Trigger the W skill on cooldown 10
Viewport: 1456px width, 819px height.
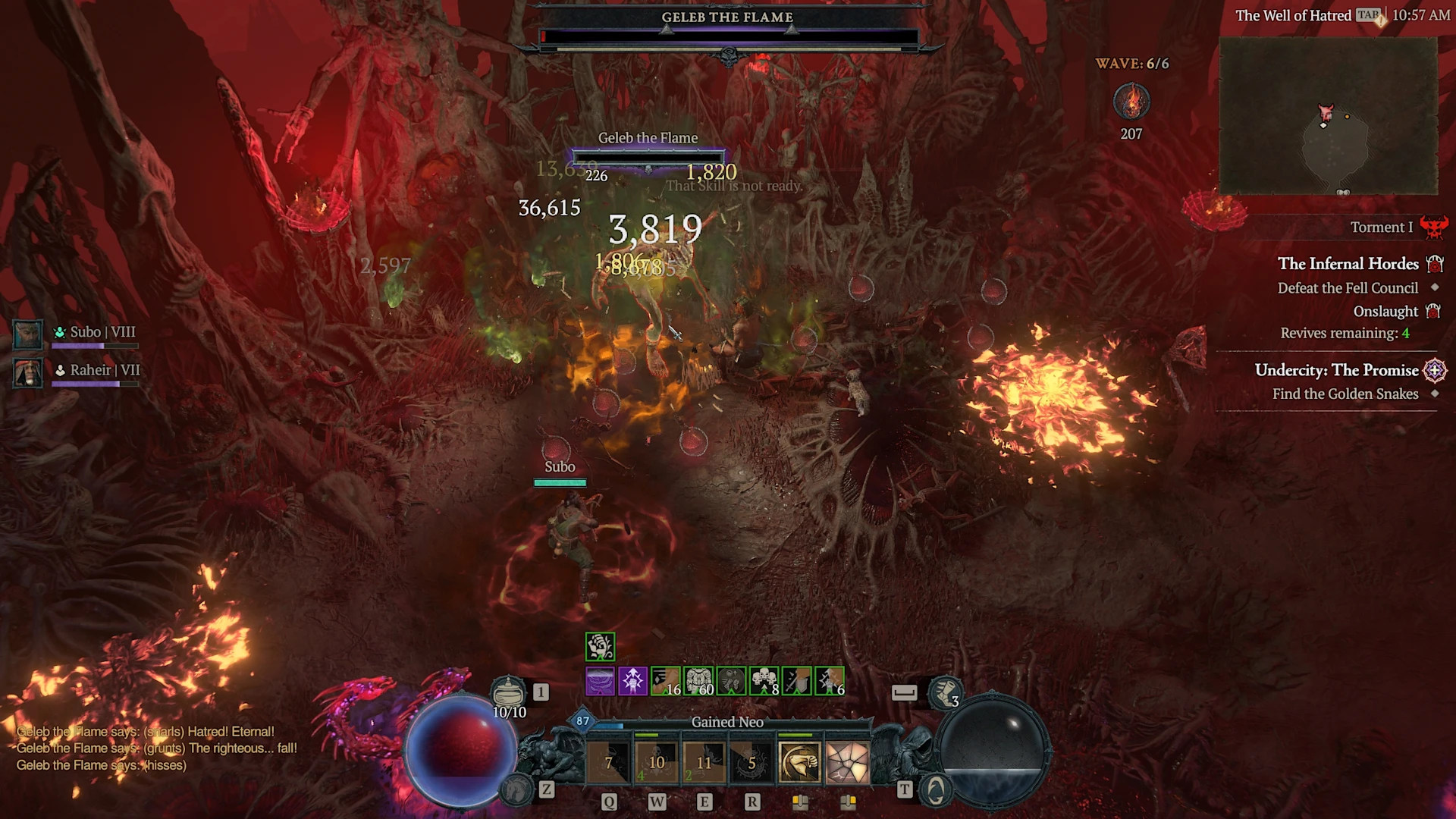(x=657, y=763)
